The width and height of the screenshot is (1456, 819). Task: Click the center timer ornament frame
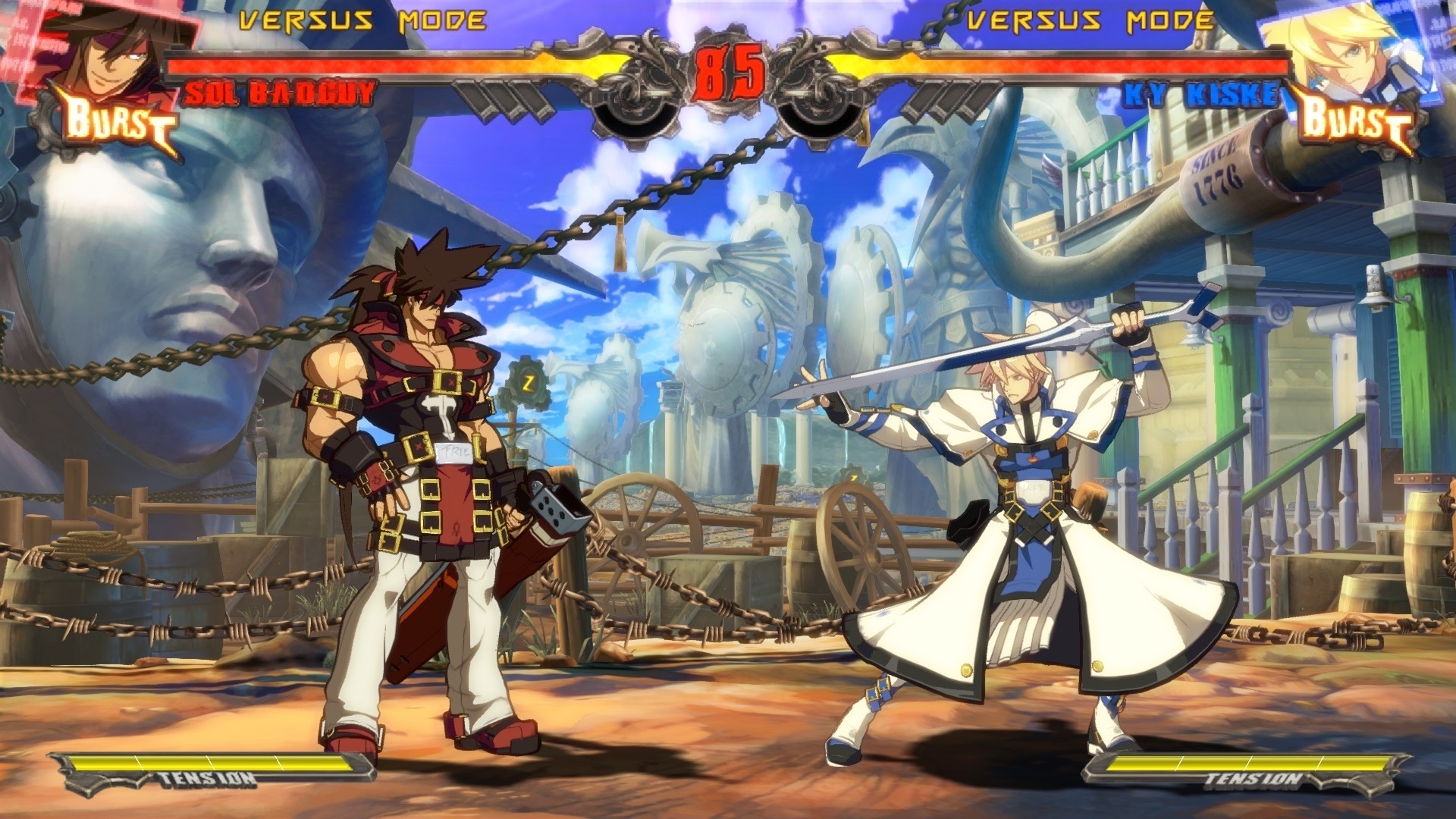coord(728,72)
